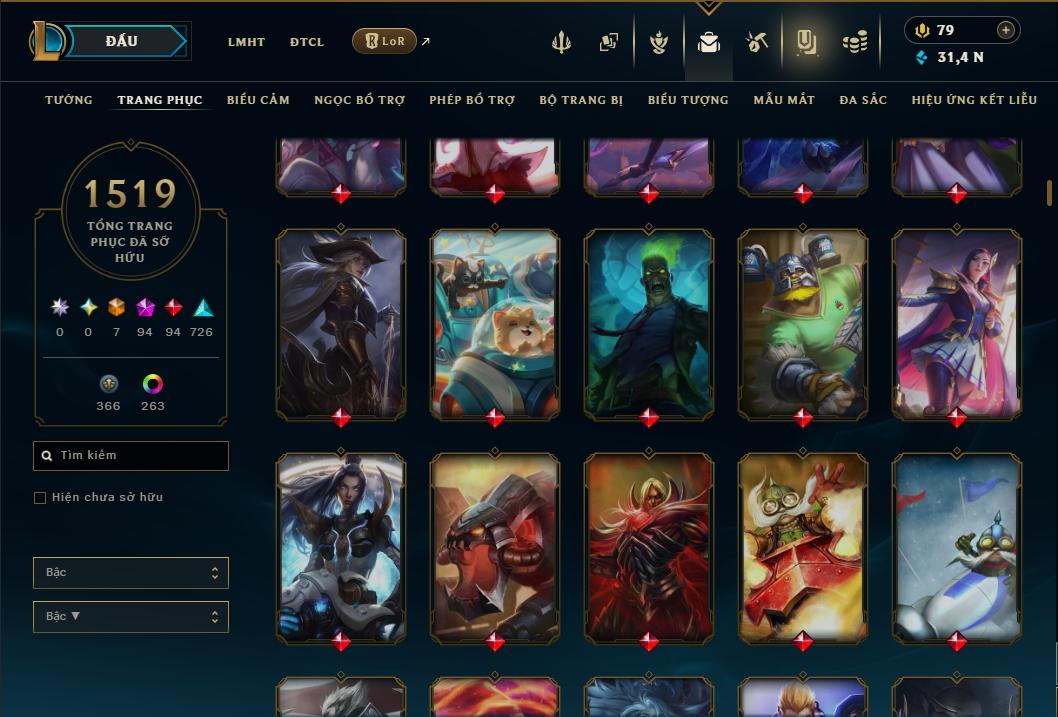1058x717 pixels.
Task: Add RP with the plus button
Action: point(1006,30)
